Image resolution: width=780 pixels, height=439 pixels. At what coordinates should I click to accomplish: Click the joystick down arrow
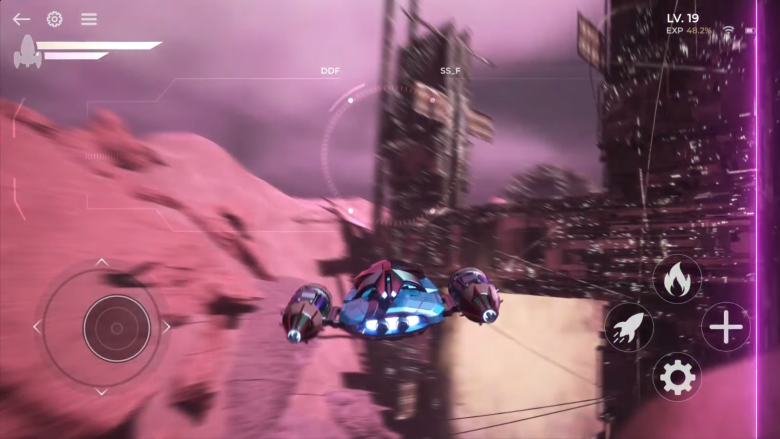click(x=101, y=391)
